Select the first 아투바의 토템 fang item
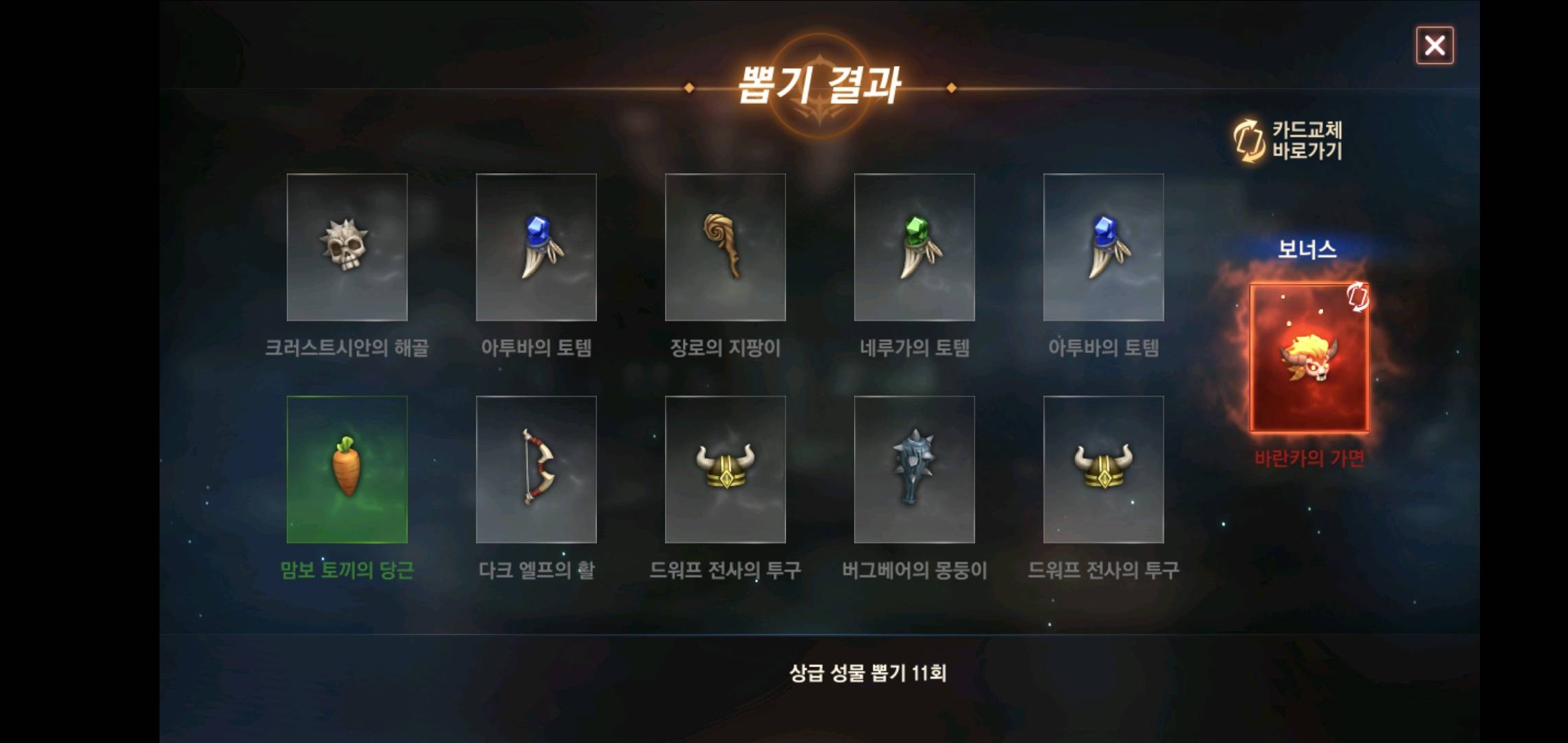Image resolution: width=1568 pixels, height=743 pixels. pos(536,249)
